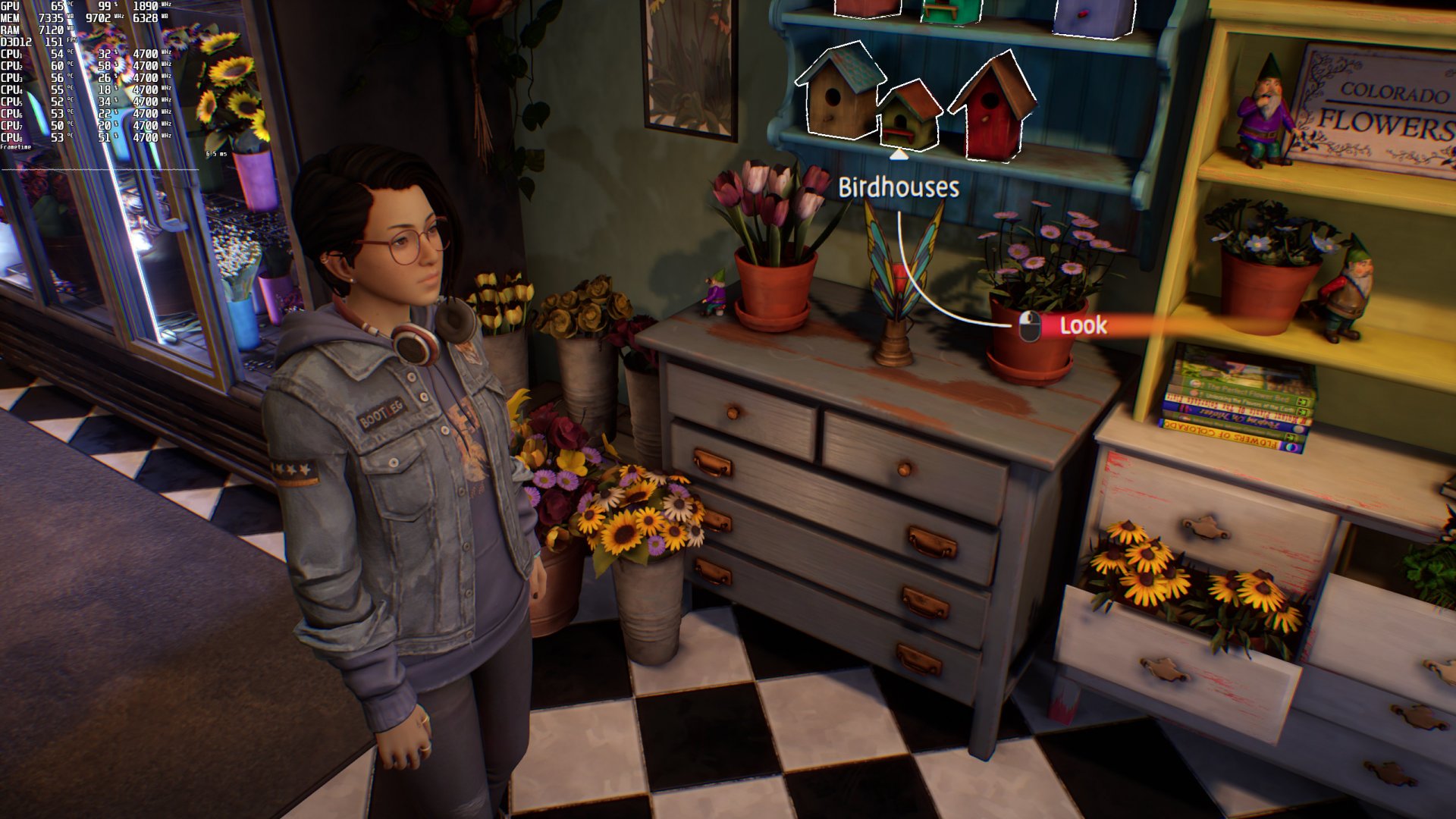Open the top-left dresser drawer with round knob
1456x819 pixels.
pyautogui.click(x=732, y=413)
